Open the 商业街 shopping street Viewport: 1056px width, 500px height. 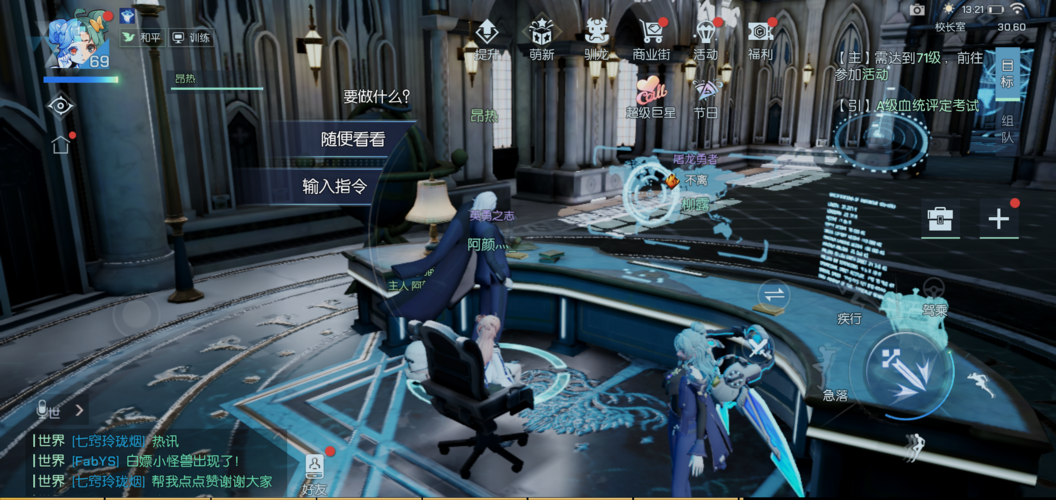tap(651, 38)
